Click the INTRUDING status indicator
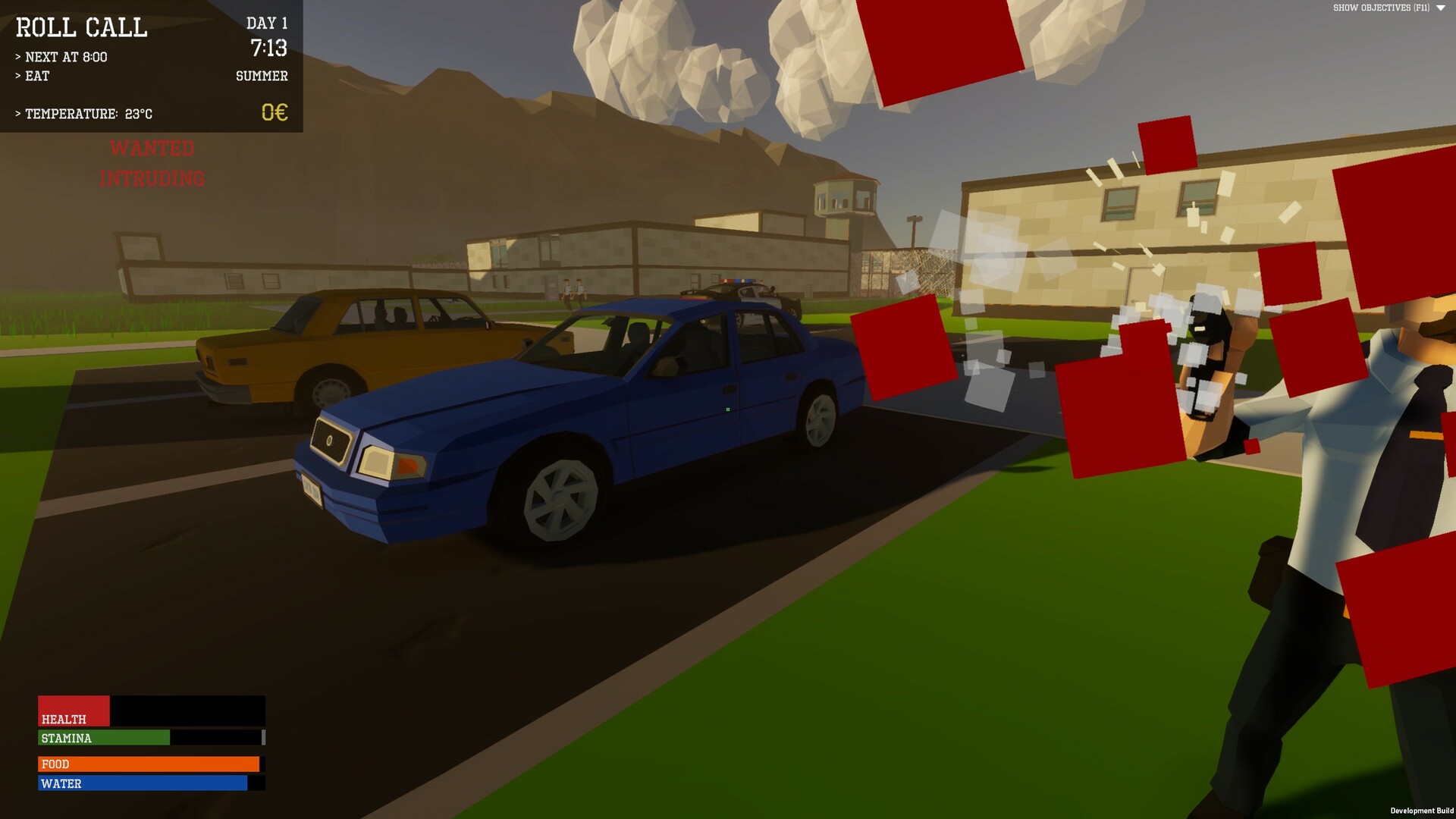Image resolution: width=1456 pixels, height=819 pixels. (153, 179)
